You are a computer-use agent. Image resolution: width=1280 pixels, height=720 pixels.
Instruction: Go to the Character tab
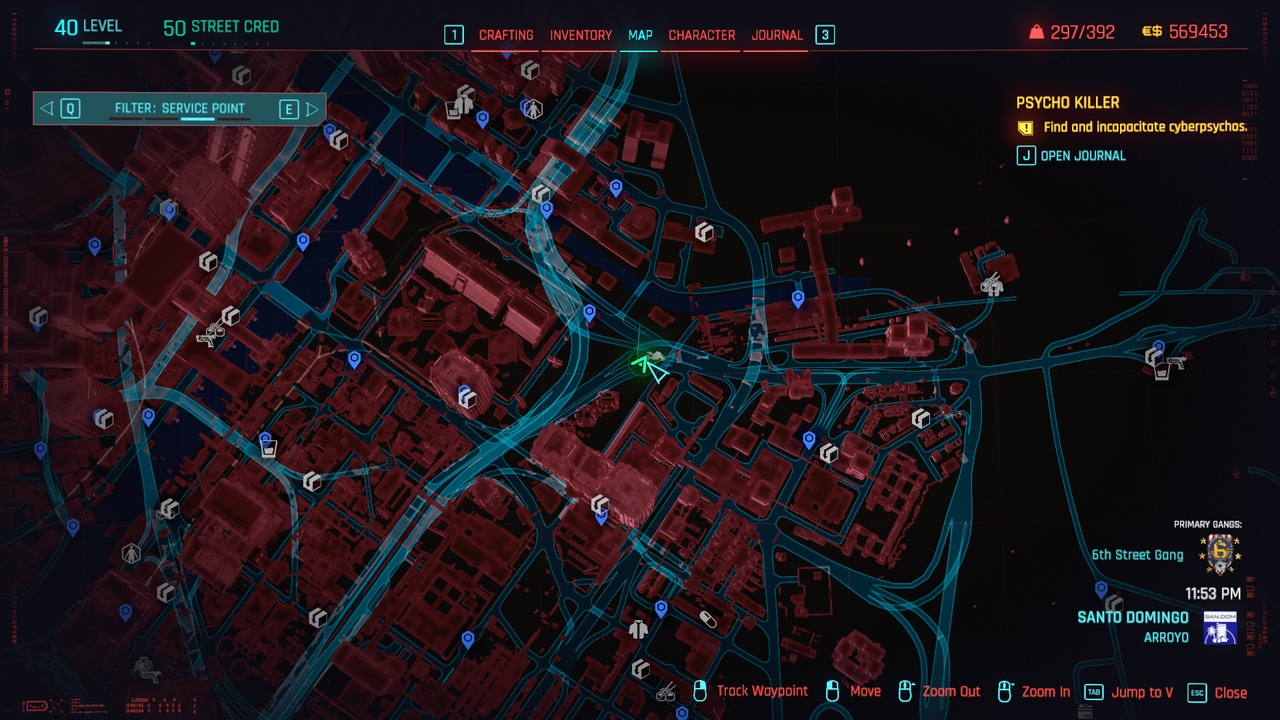[x=702, y=35]
